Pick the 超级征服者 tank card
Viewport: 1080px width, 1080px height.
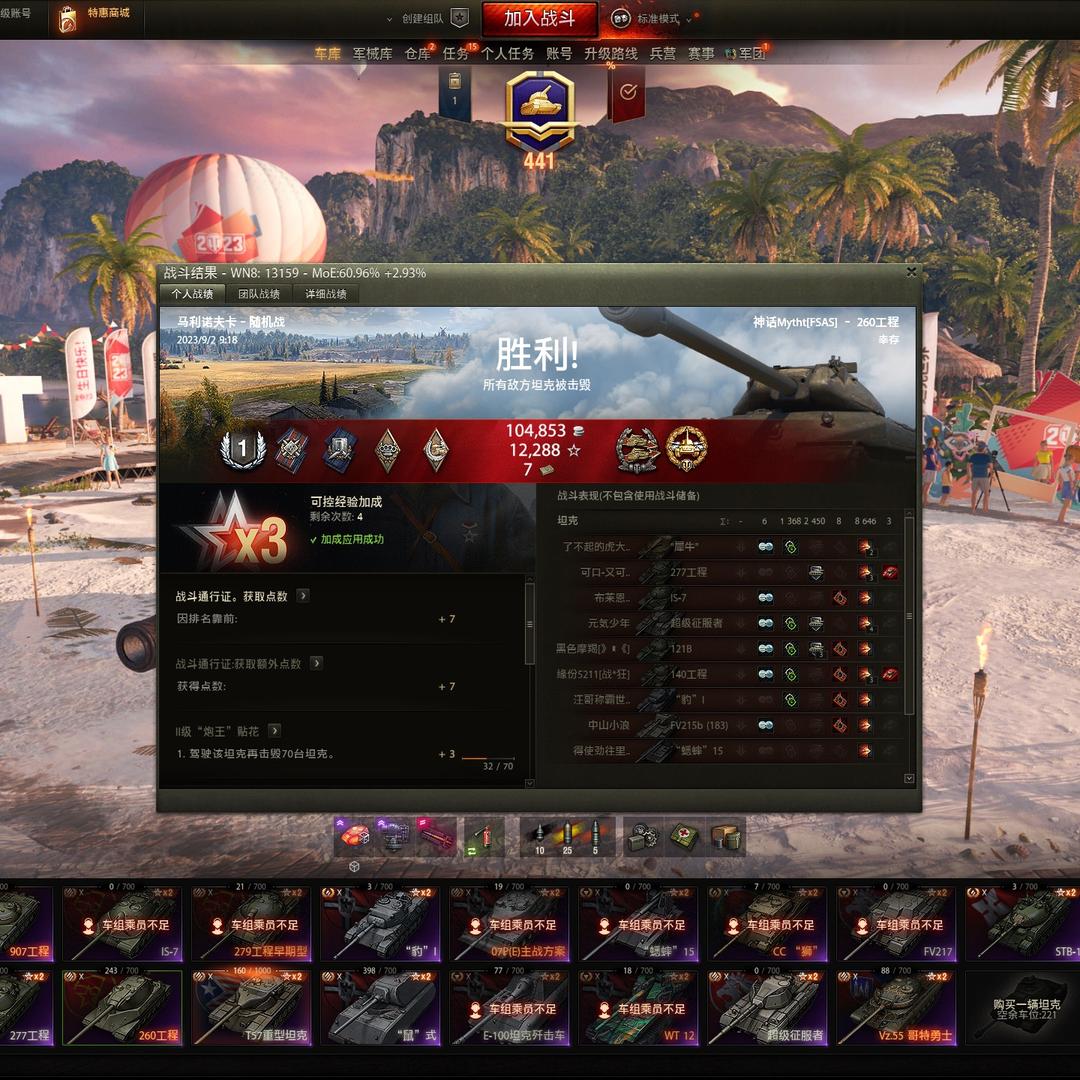(766, 1008)
